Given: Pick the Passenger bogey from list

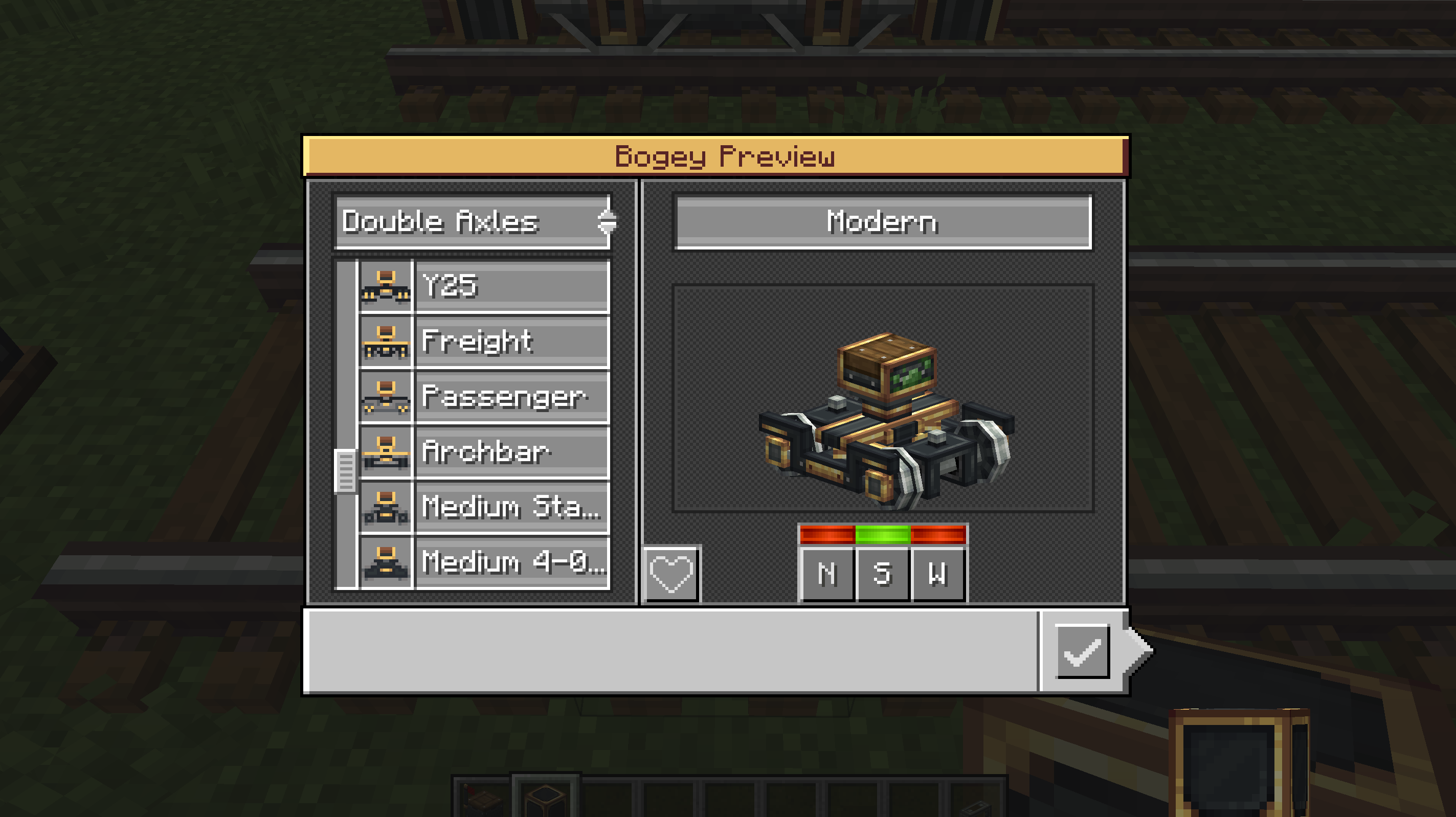Looking at the screenshot, I should point(511,397).
